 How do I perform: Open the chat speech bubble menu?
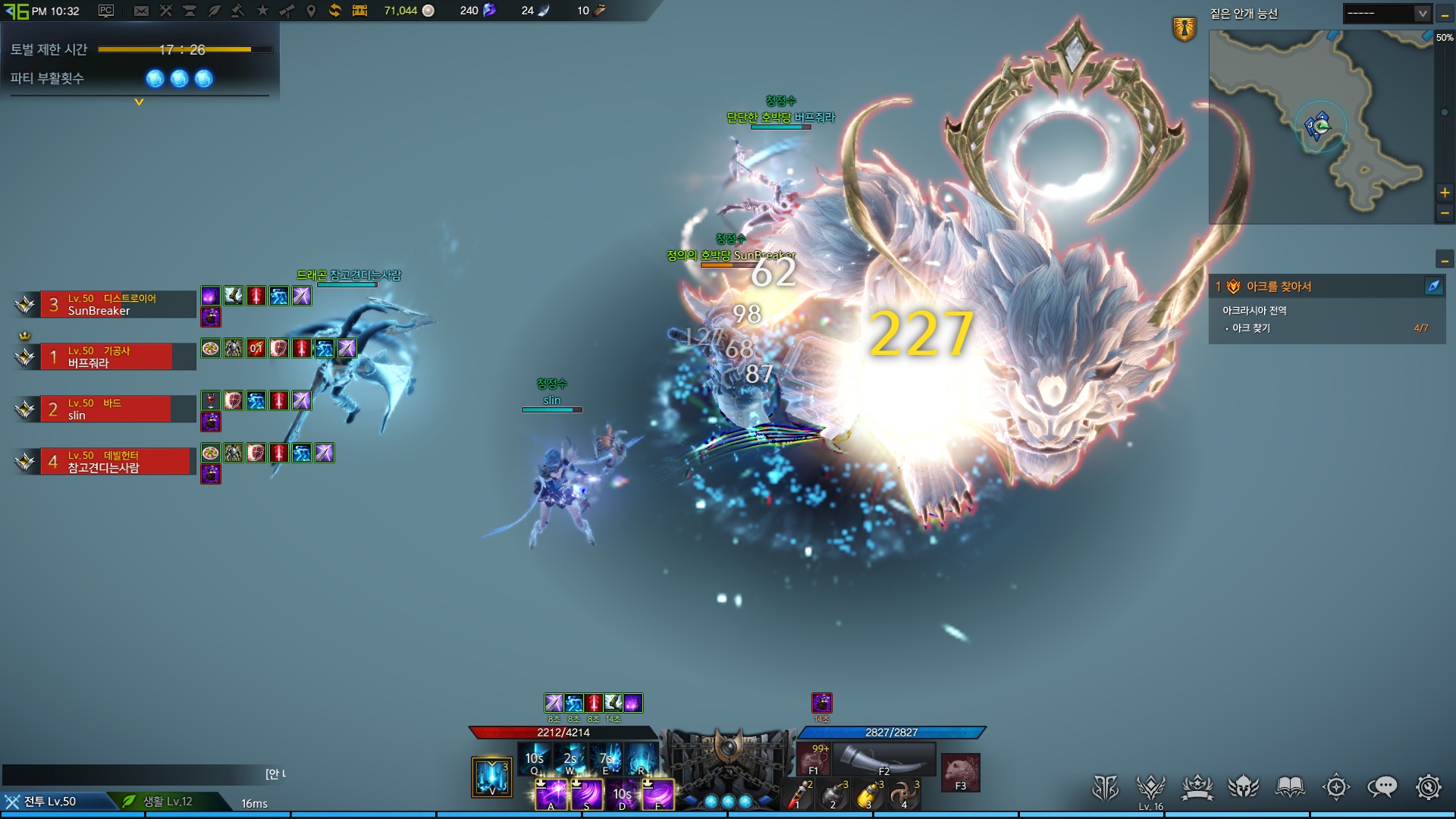[1382, 787]
